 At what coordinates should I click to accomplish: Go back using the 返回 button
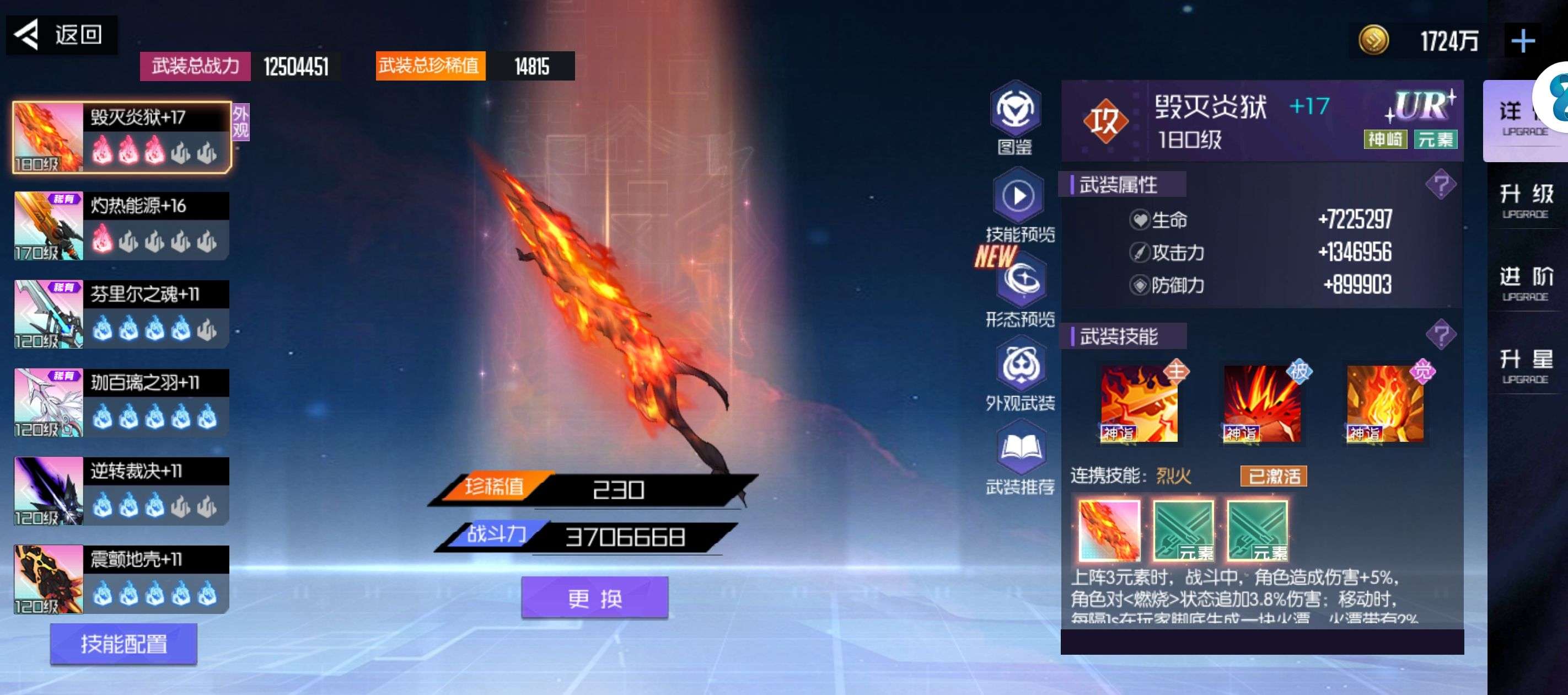(x=61, y=35)
